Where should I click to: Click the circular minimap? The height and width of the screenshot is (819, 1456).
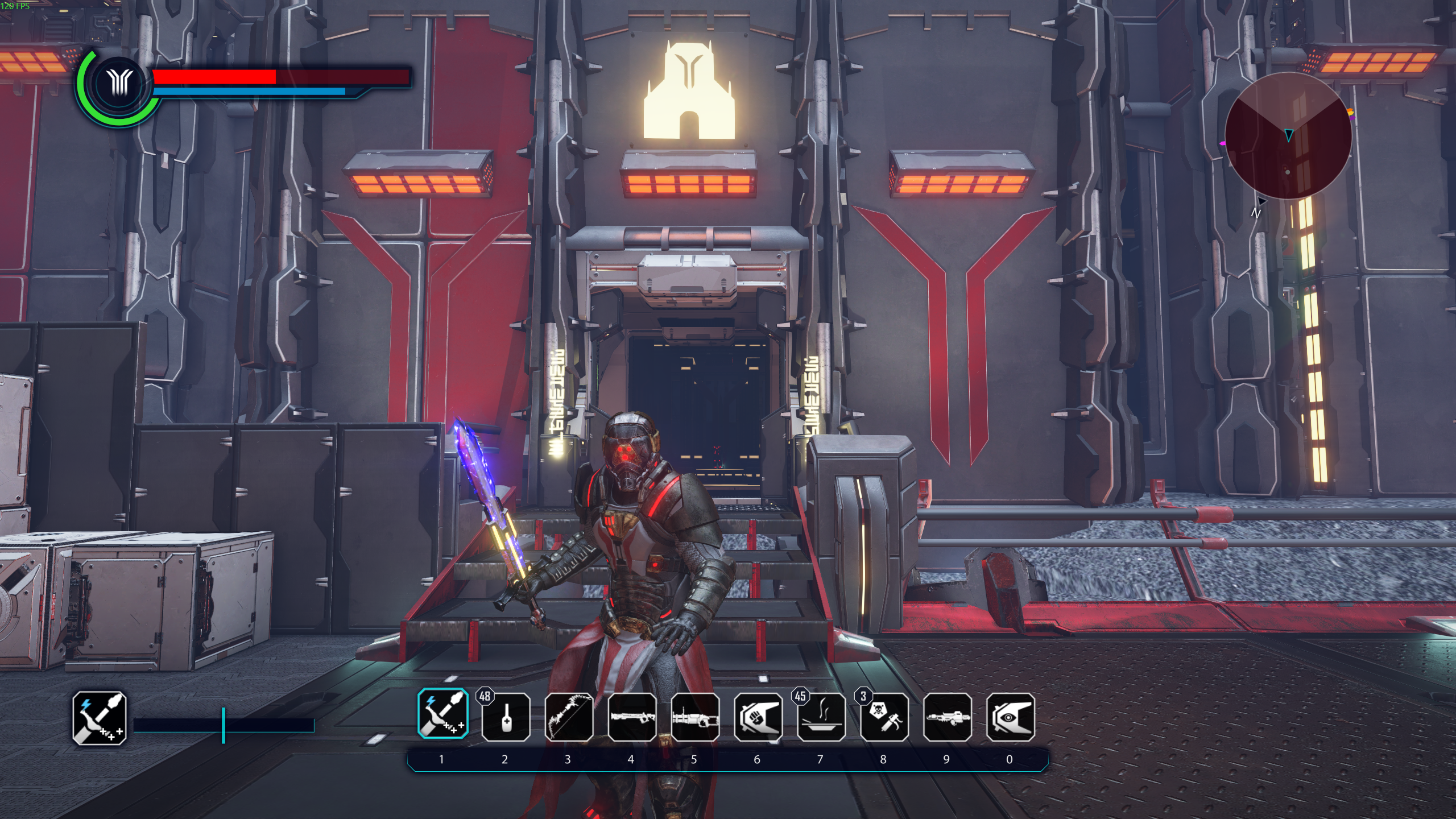[1288, 135]
